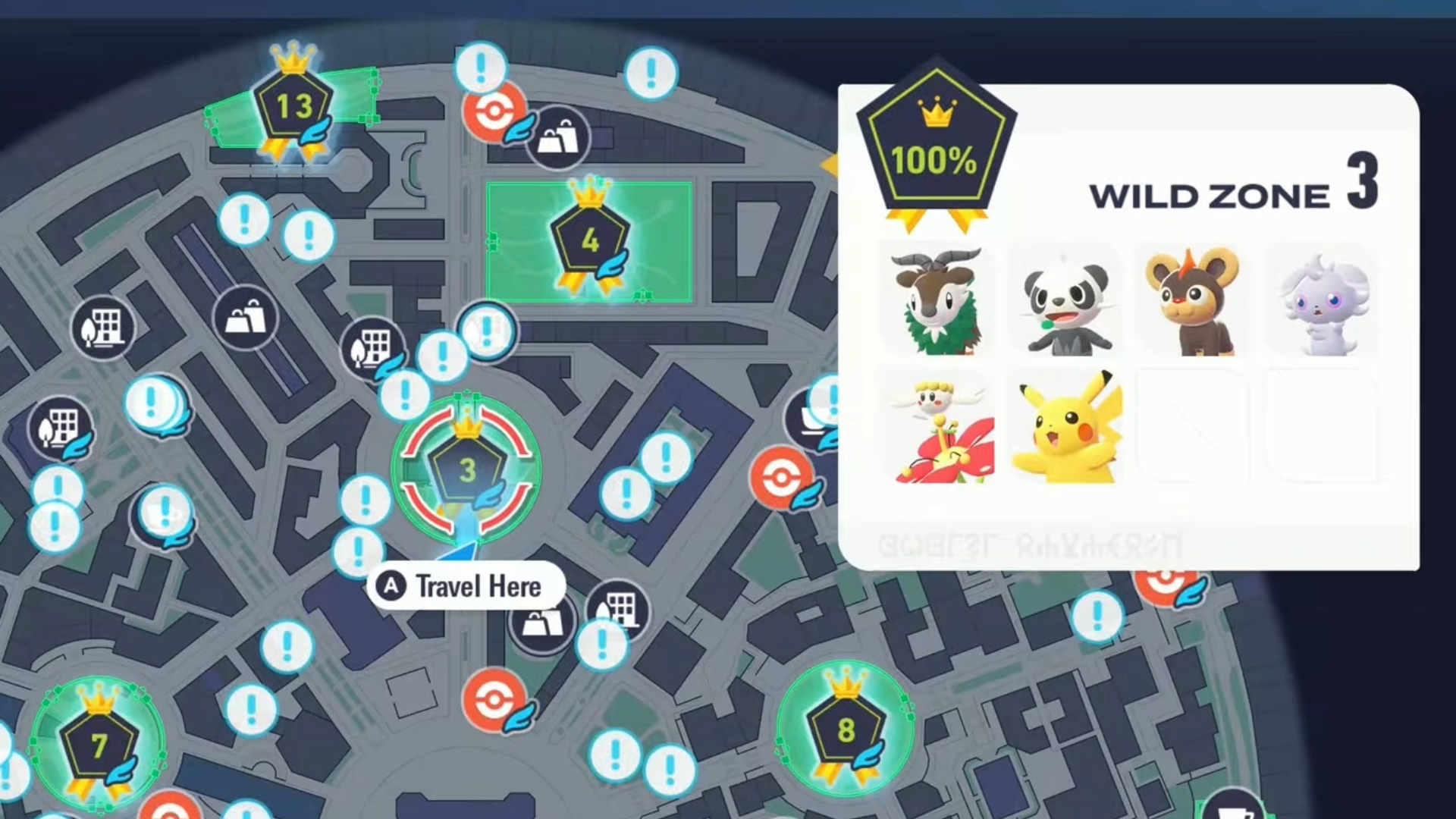The width and height of the screenshot is (1456, 819).
Task: Open the Wild Zone 7 marker
Action: click(x=99, y=745)
